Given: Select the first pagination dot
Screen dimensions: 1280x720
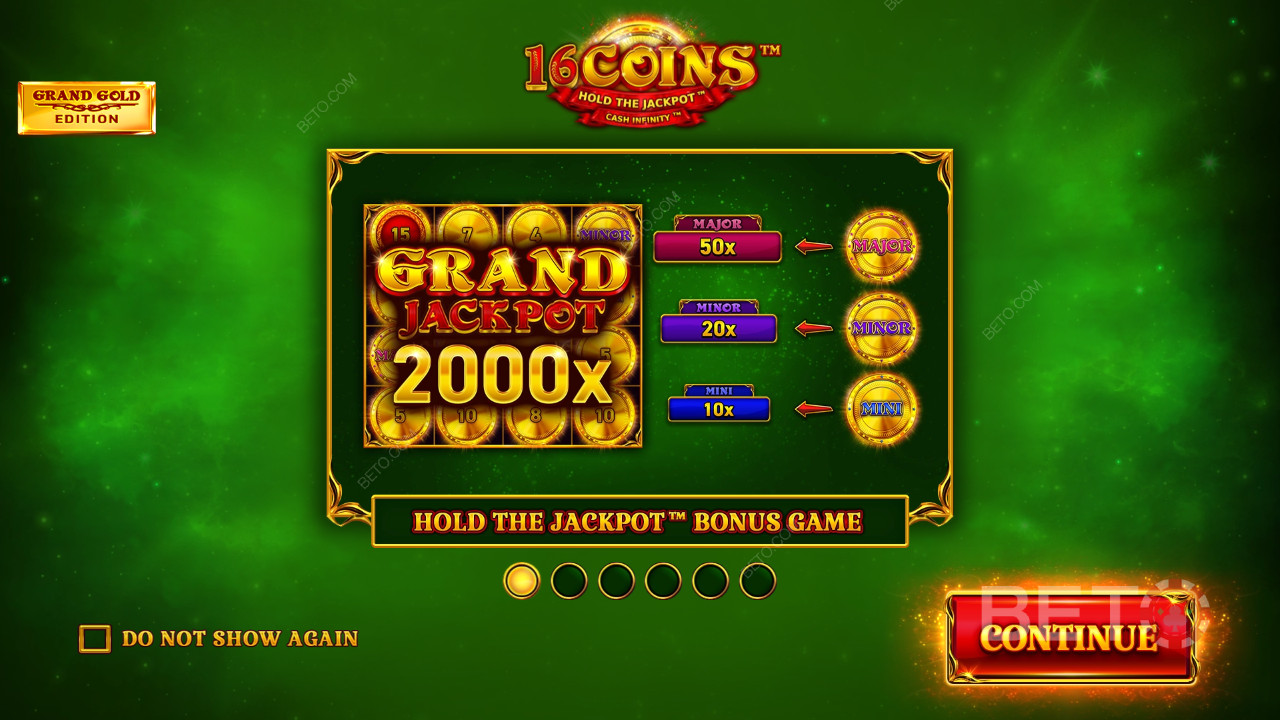Looking at the screenshot, I should [521, 580].
